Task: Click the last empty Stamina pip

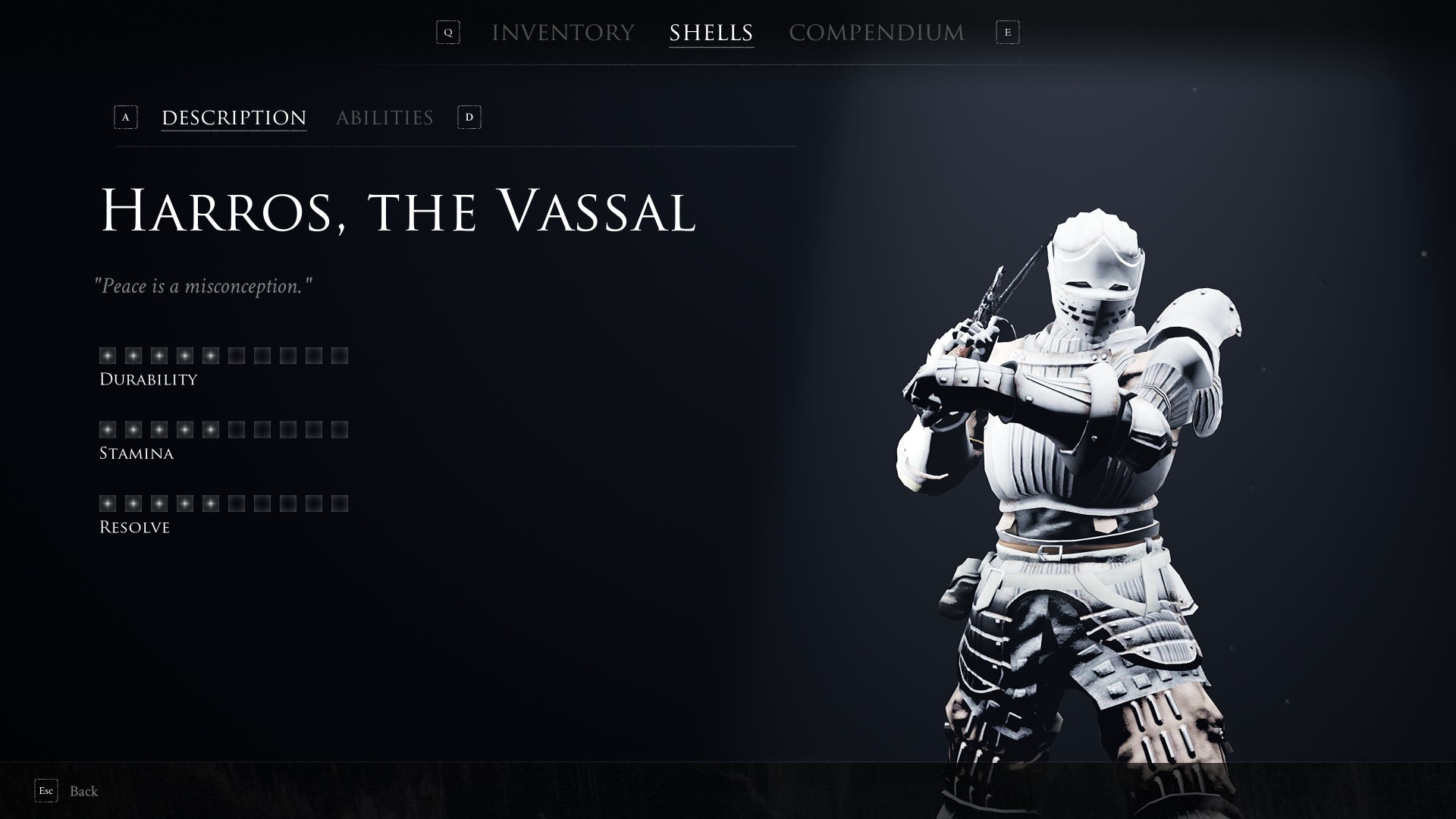Action: coord(340,428)
